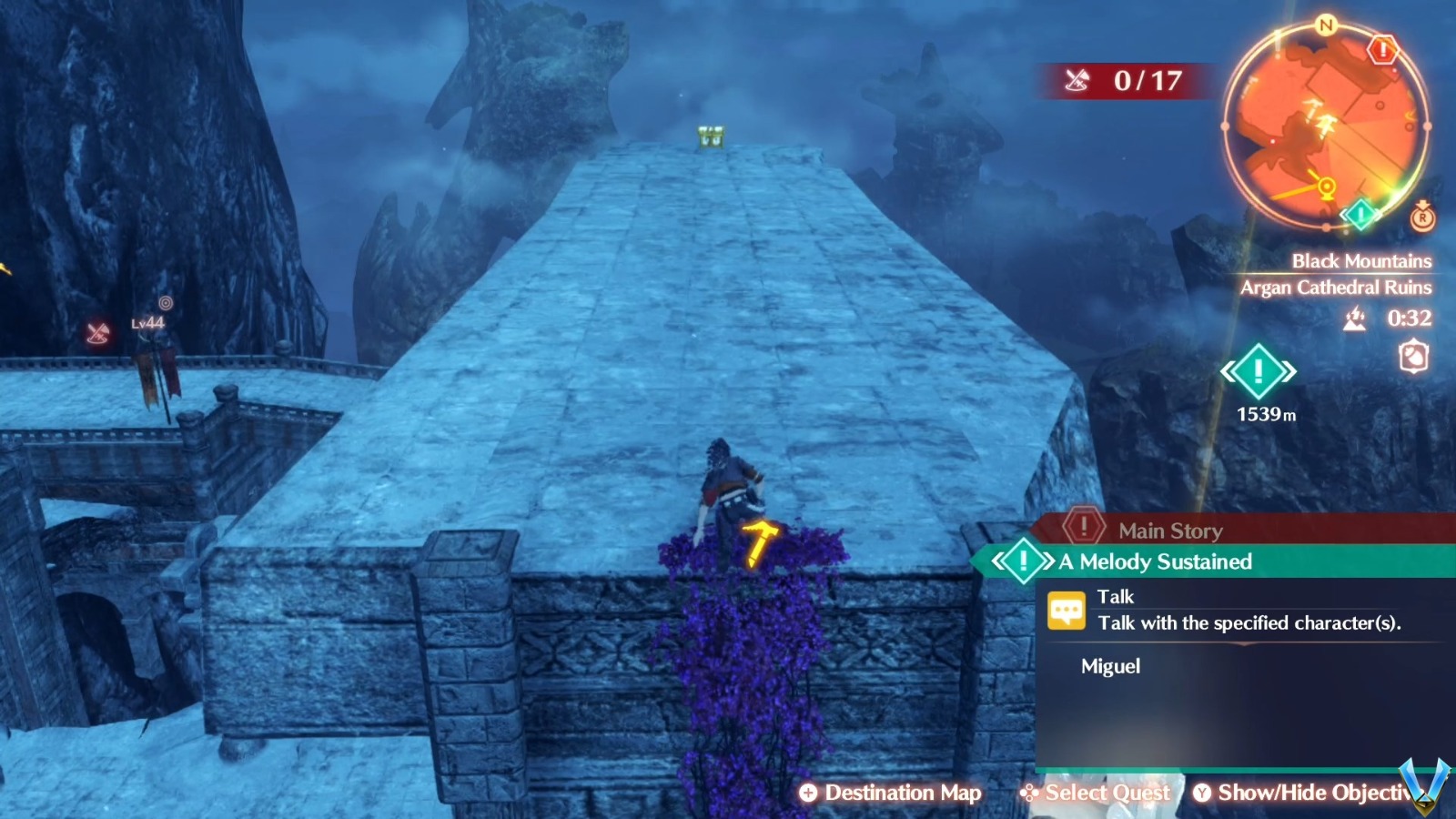This screenshot has height=819, width=1456.
Task: Click the red Main Story hexagon on minimap
Action: tap(1383, 50)
